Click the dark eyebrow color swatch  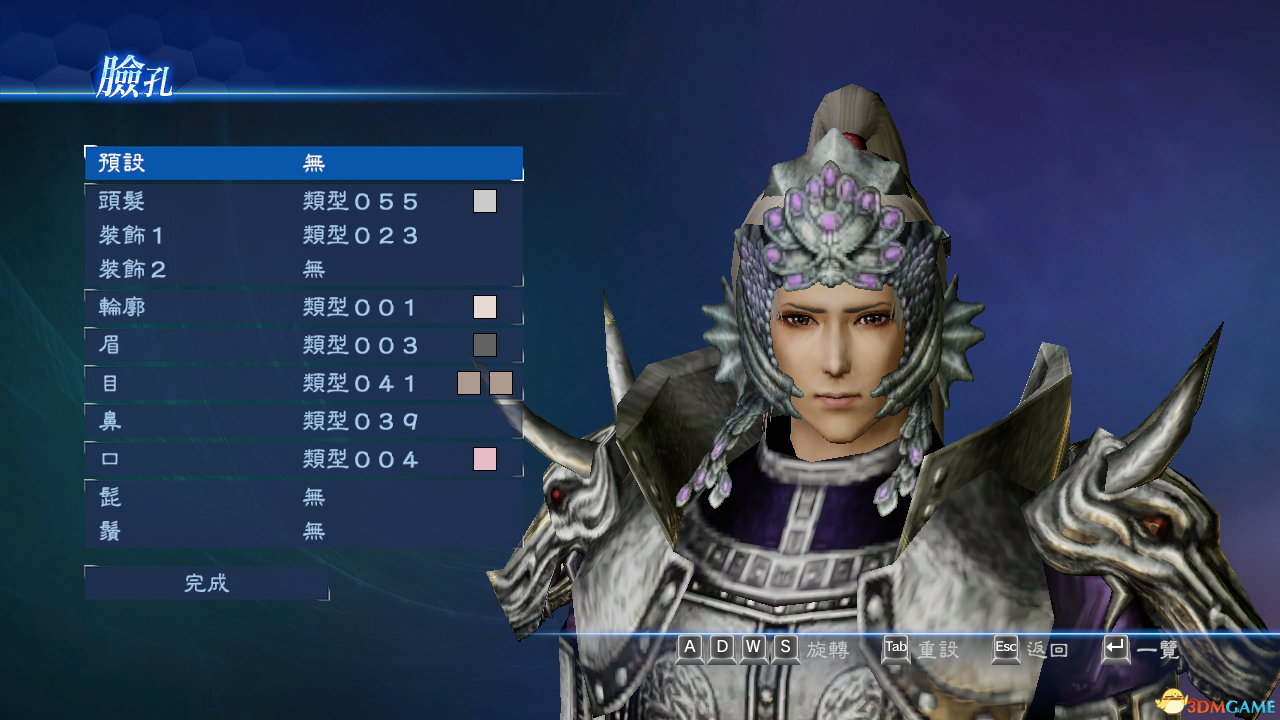(485, 345)
